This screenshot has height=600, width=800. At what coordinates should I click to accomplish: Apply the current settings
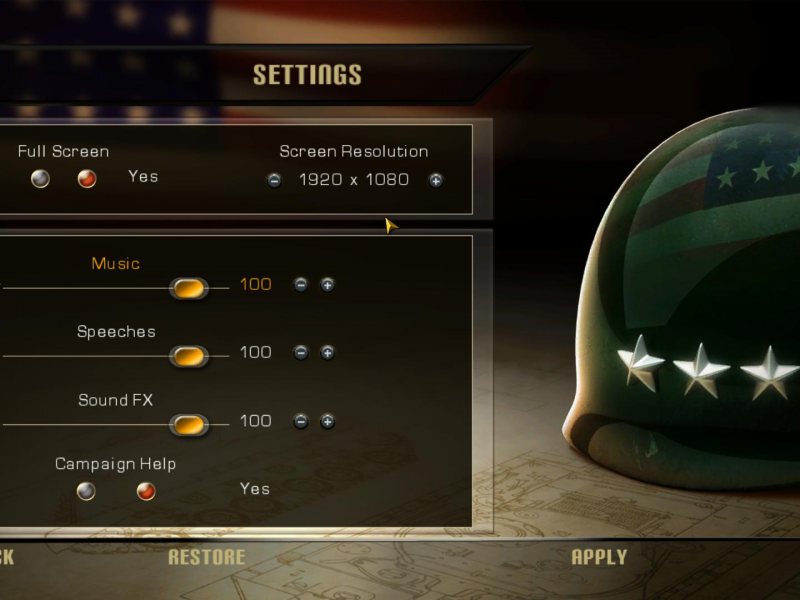coord(599,557)
